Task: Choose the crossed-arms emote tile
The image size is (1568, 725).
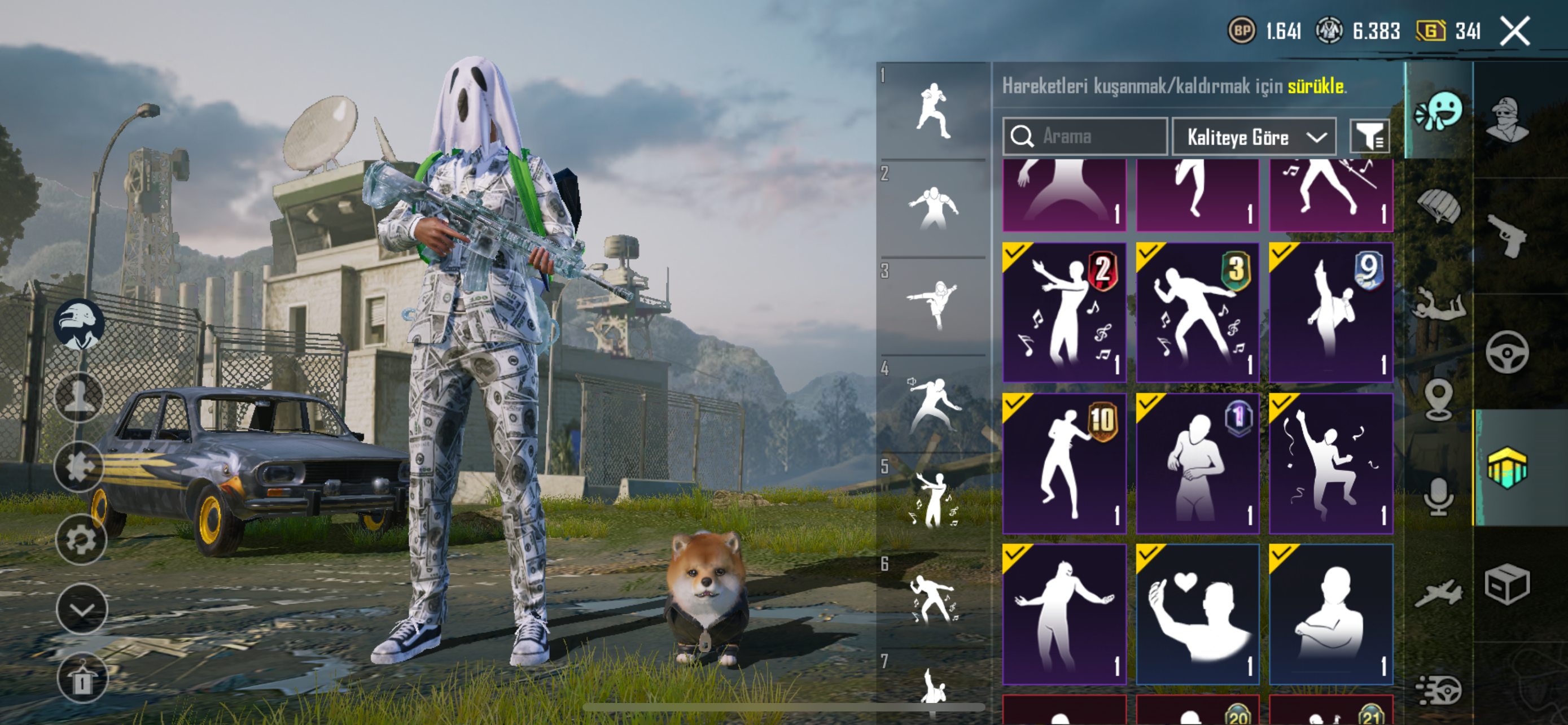Action: (1330, 614)
